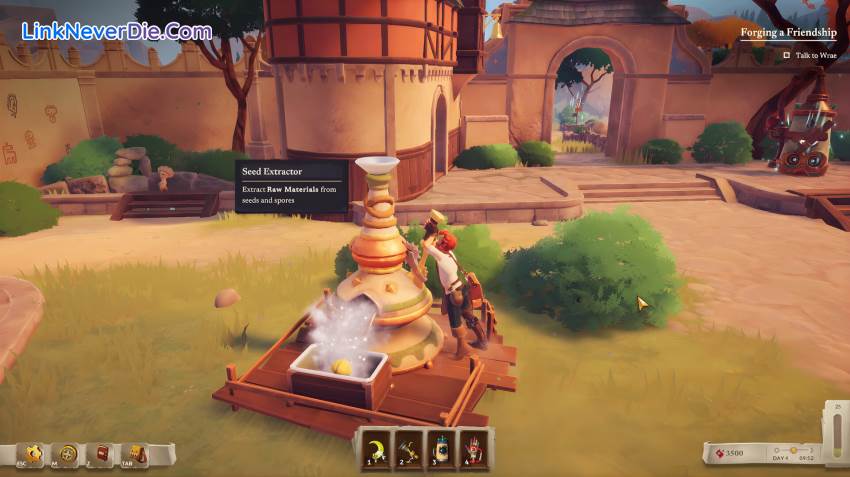Open the map compass icon
The width and height of the screenshot is (850, 477).
pos(68,453)
